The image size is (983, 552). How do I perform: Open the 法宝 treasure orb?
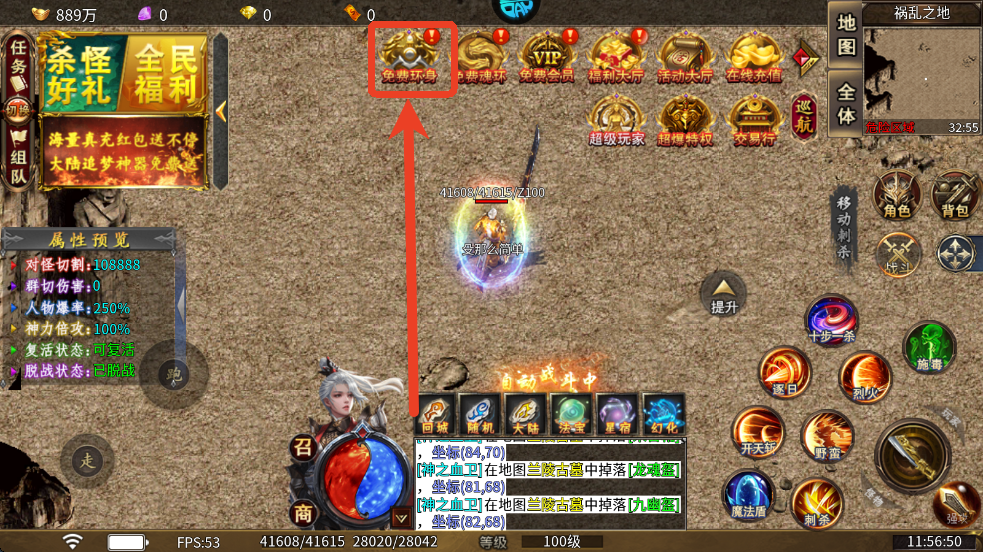(572, 415)
